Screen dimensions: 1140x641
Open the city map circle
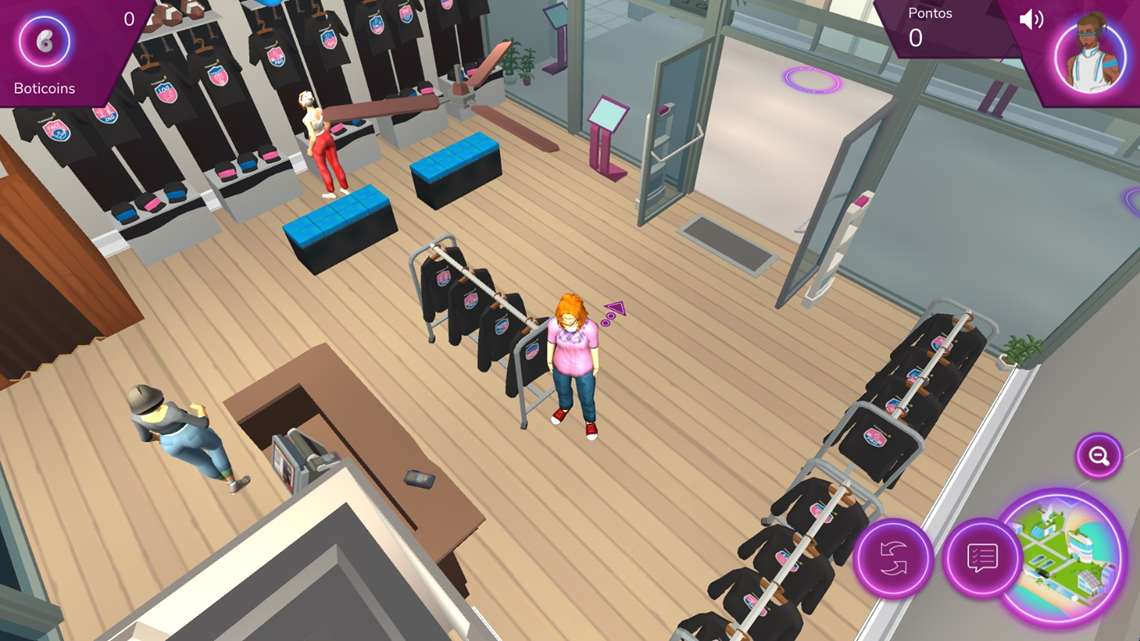[1060, 557]
